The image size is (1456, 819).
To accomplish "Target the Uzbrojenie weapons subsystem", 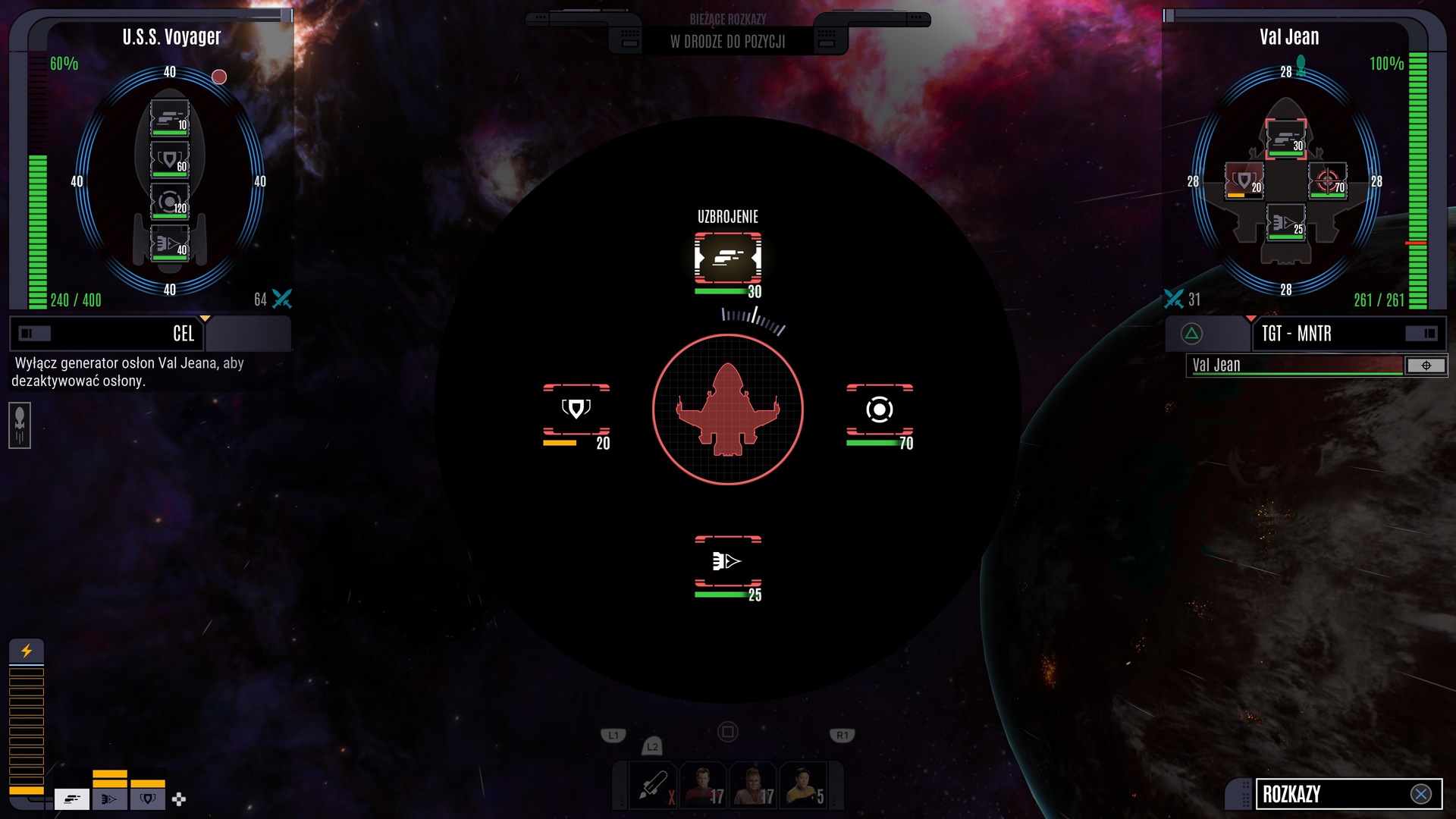I will [x=727, y=259].
